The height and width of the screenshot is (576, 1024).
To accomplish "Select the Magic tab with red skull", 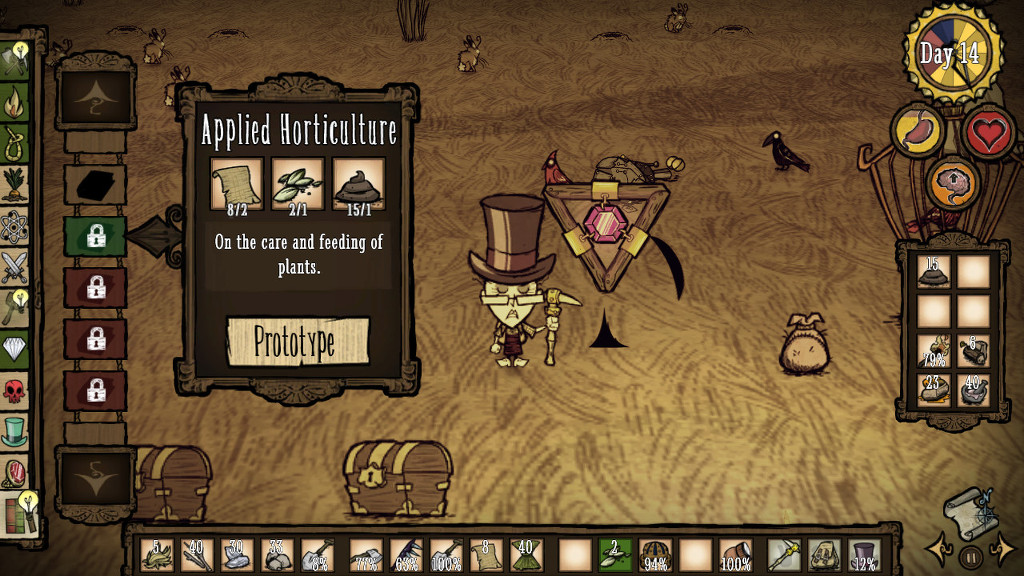I will tap(14, 390).
